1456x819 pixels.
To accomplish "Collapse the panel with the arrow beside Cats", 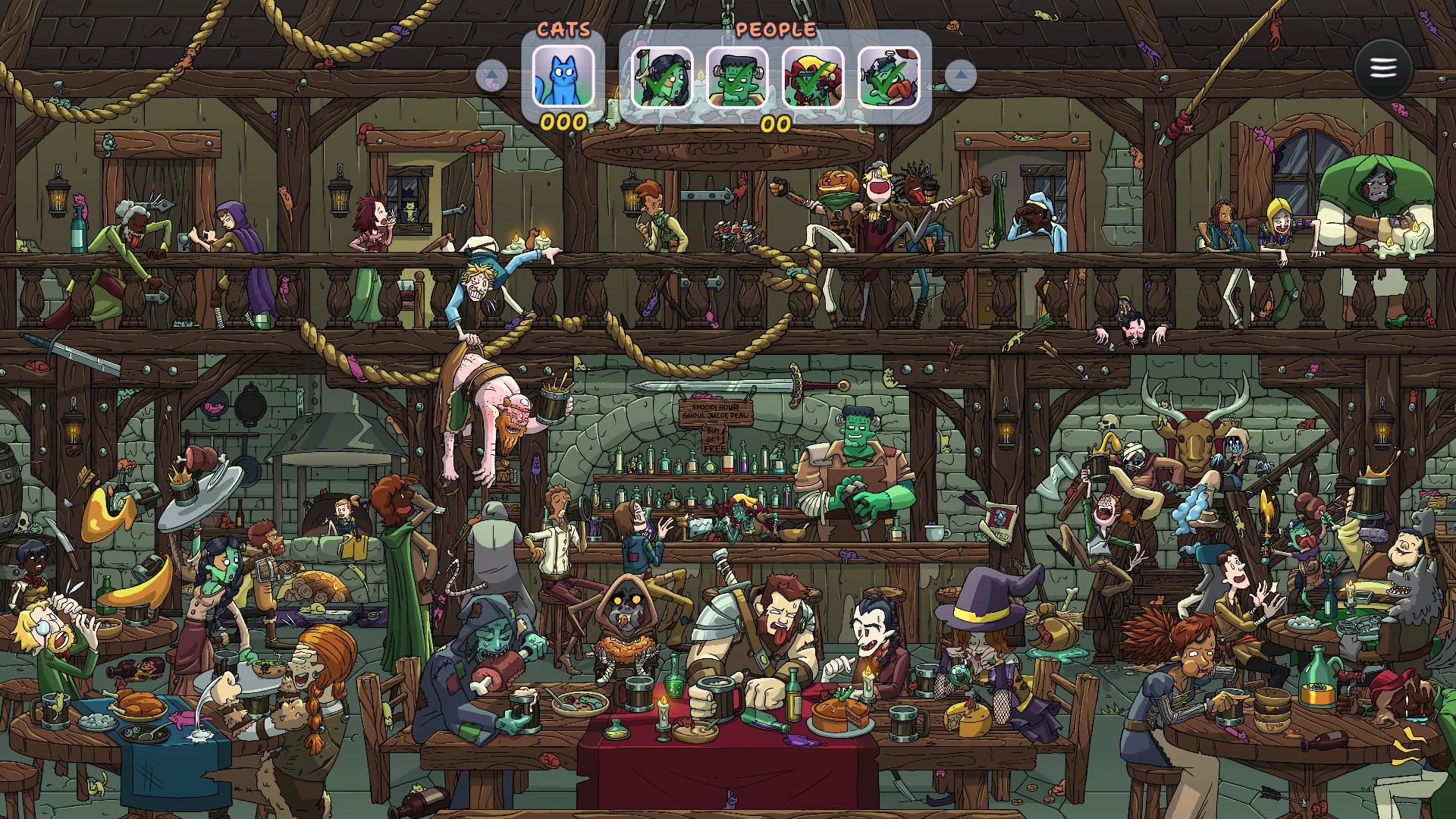I will [x=492, y=77].
